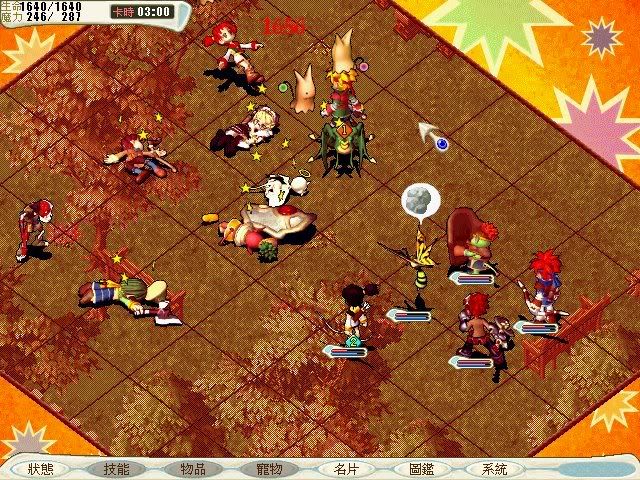Image resolution: width=640 pixels, height=480 pixels.
Task: Open the 技能 skills menu
Action: pyautogui.click(x=116, y=468)
